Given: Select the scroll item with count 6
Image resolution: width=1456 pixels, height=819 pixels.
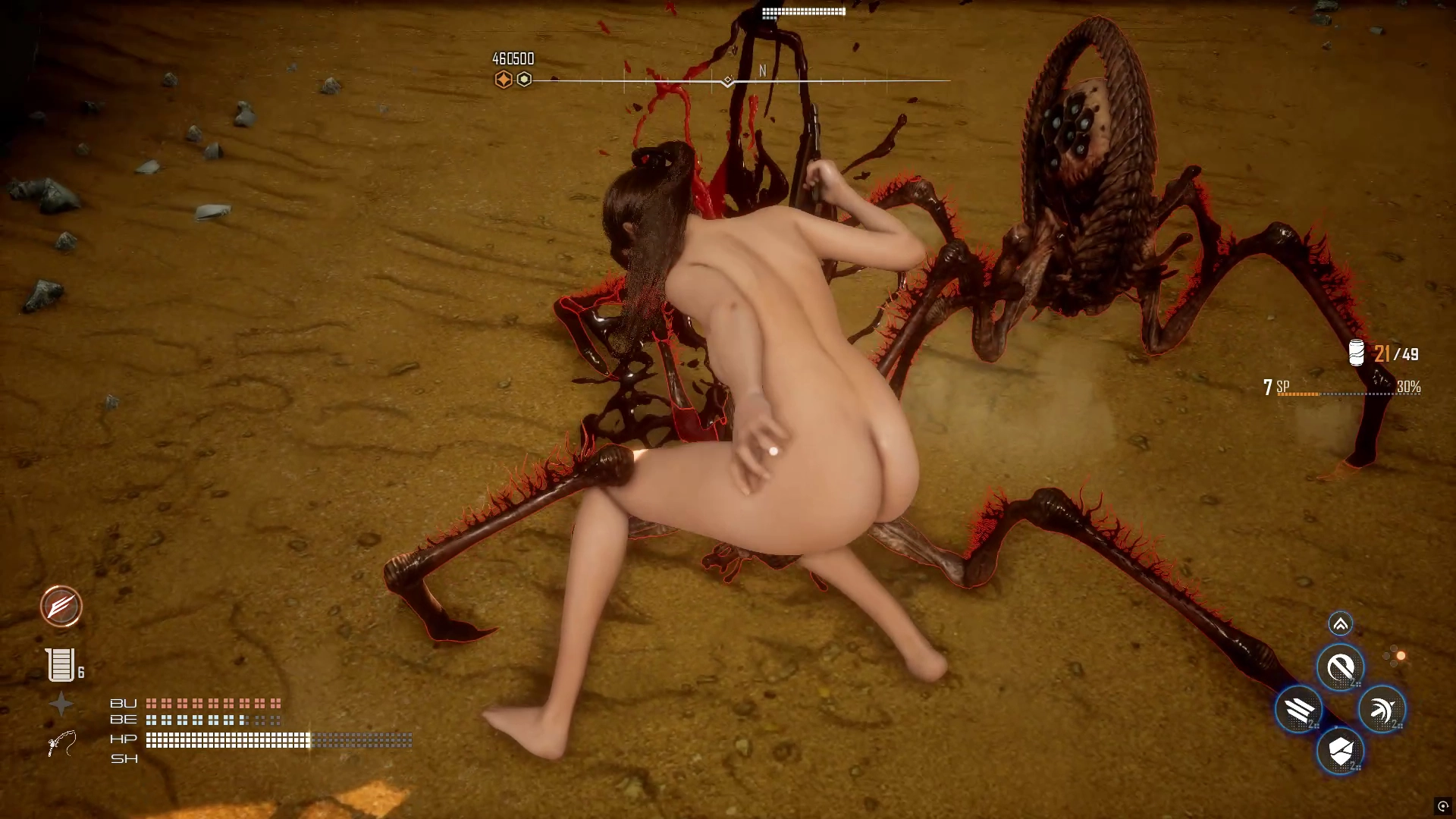Looking at the screenshot, I should (61, 665).
